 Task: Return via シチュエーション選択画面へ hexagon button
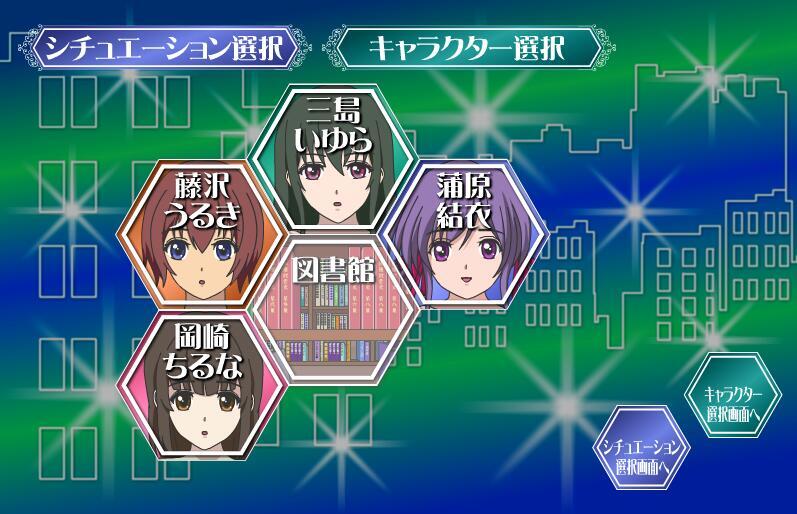point(642,448)
